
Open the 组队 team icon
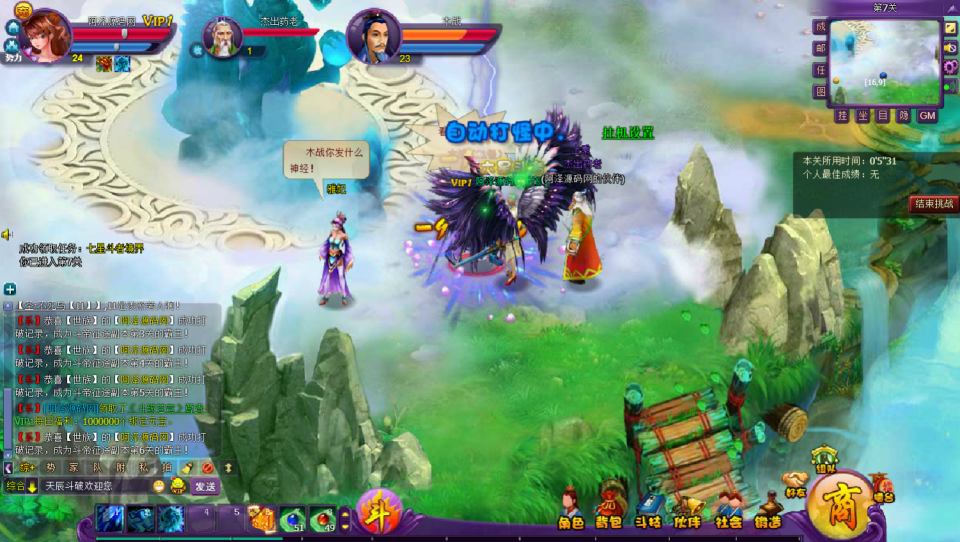pyautogui.click(x=823, y=459)
